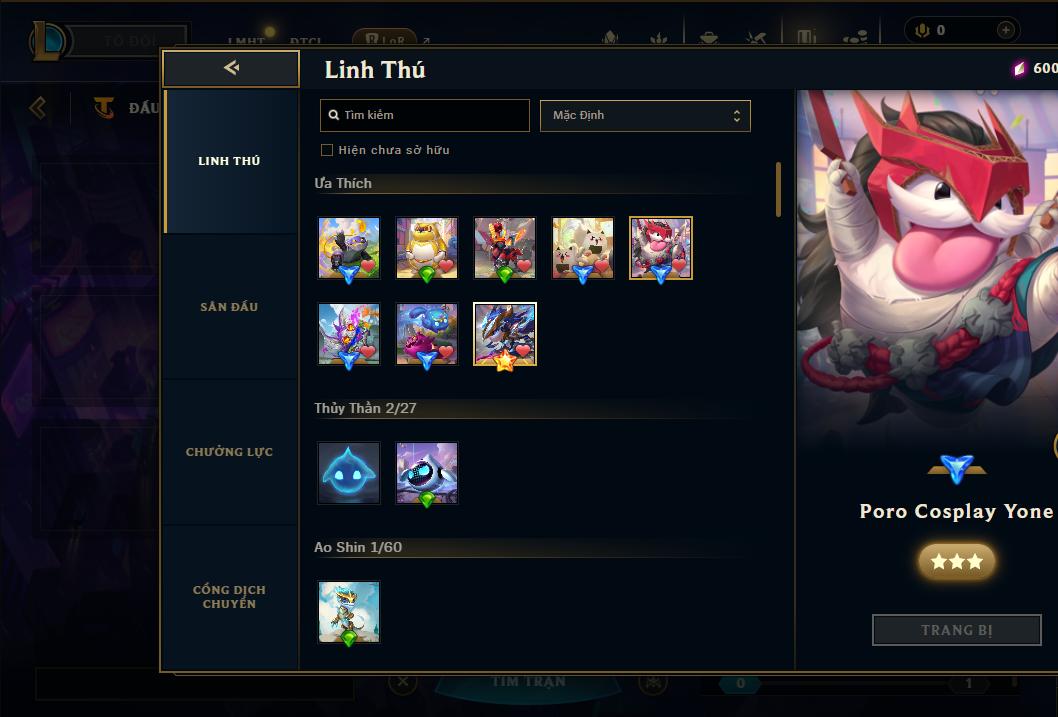The height and width of the screenshot is (717, 1058).
Task: Open the Mặc Định sort dropdown
Action: pos(645,115)
